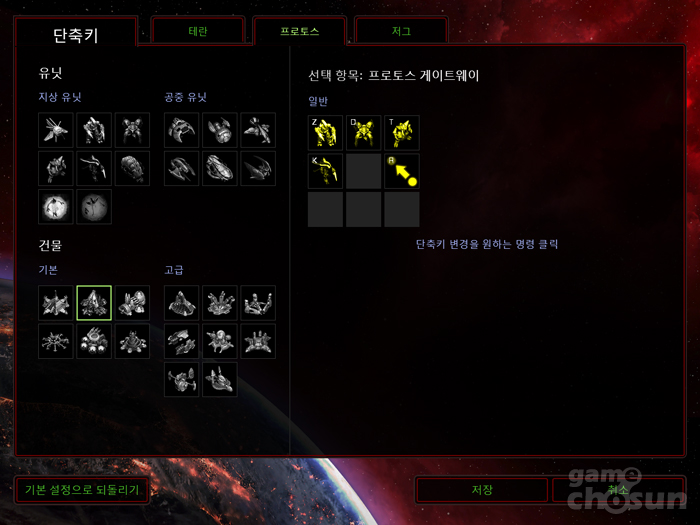The width and height of the screenshot is (700, 525).
Task: Cancel with the 취소 button
Action: (618, 490)
